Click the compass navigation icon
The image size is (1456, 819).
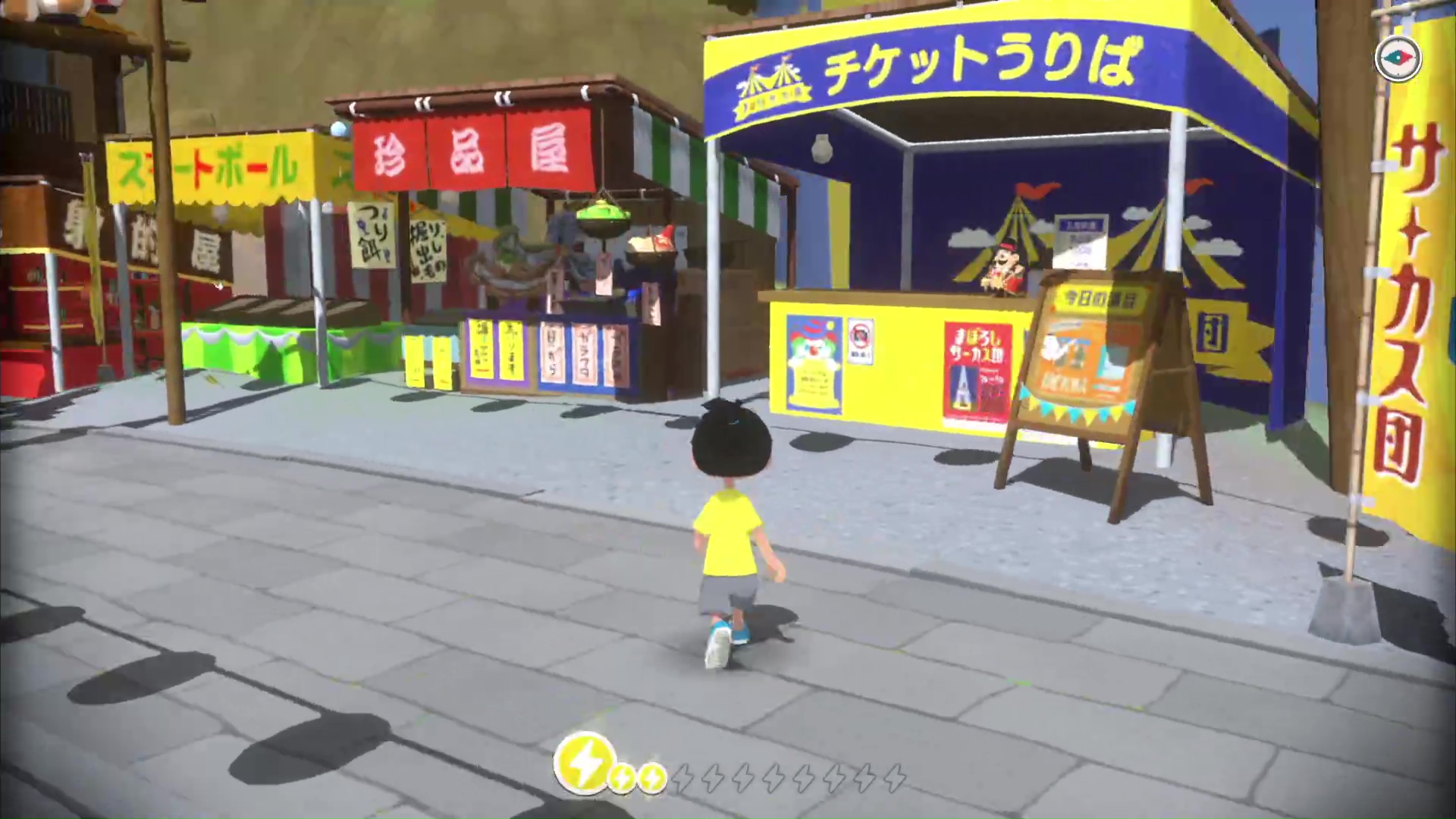(x=1398, y=58)
